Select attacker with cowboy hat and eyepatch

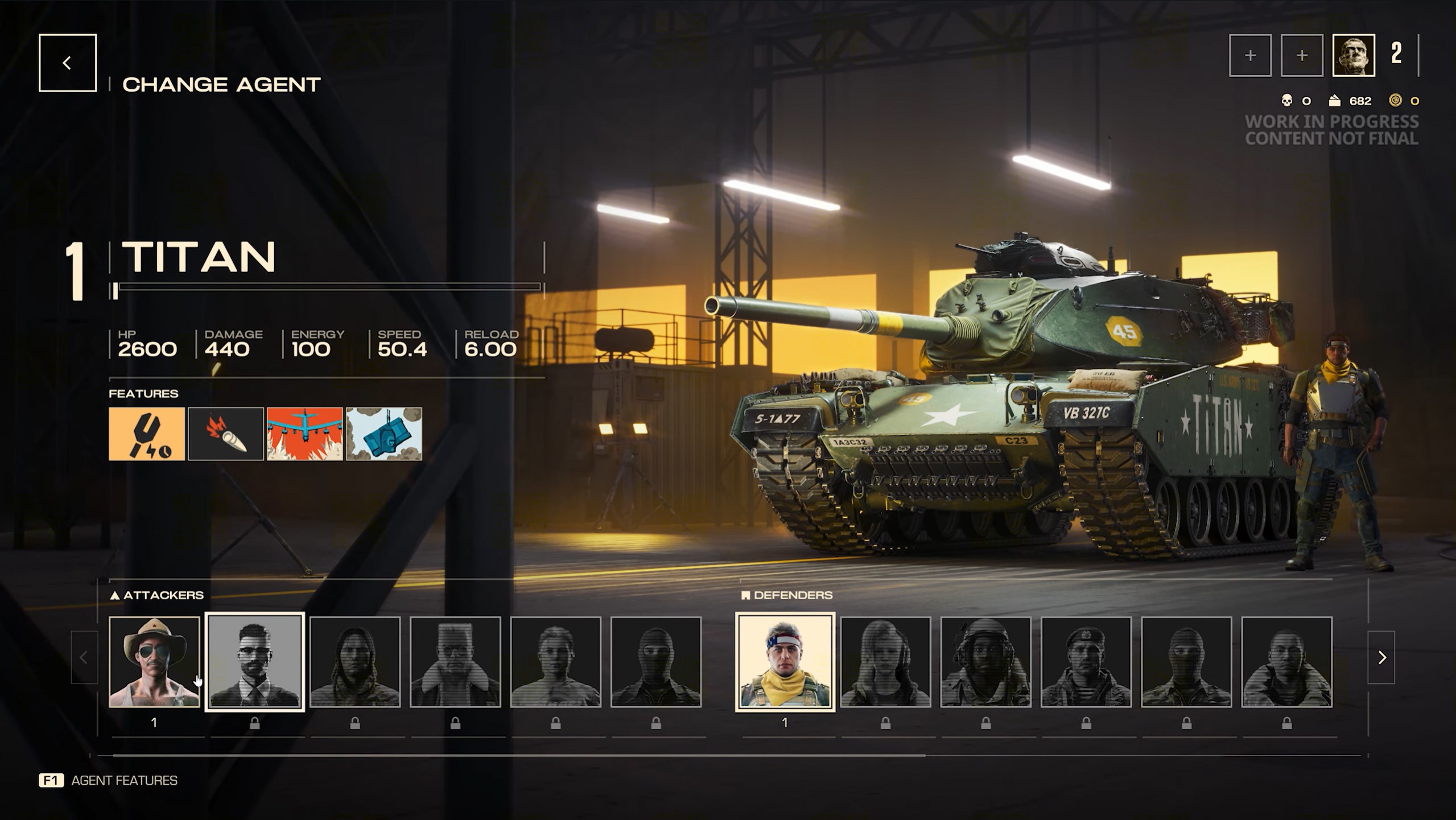click(x=154, y=662)
